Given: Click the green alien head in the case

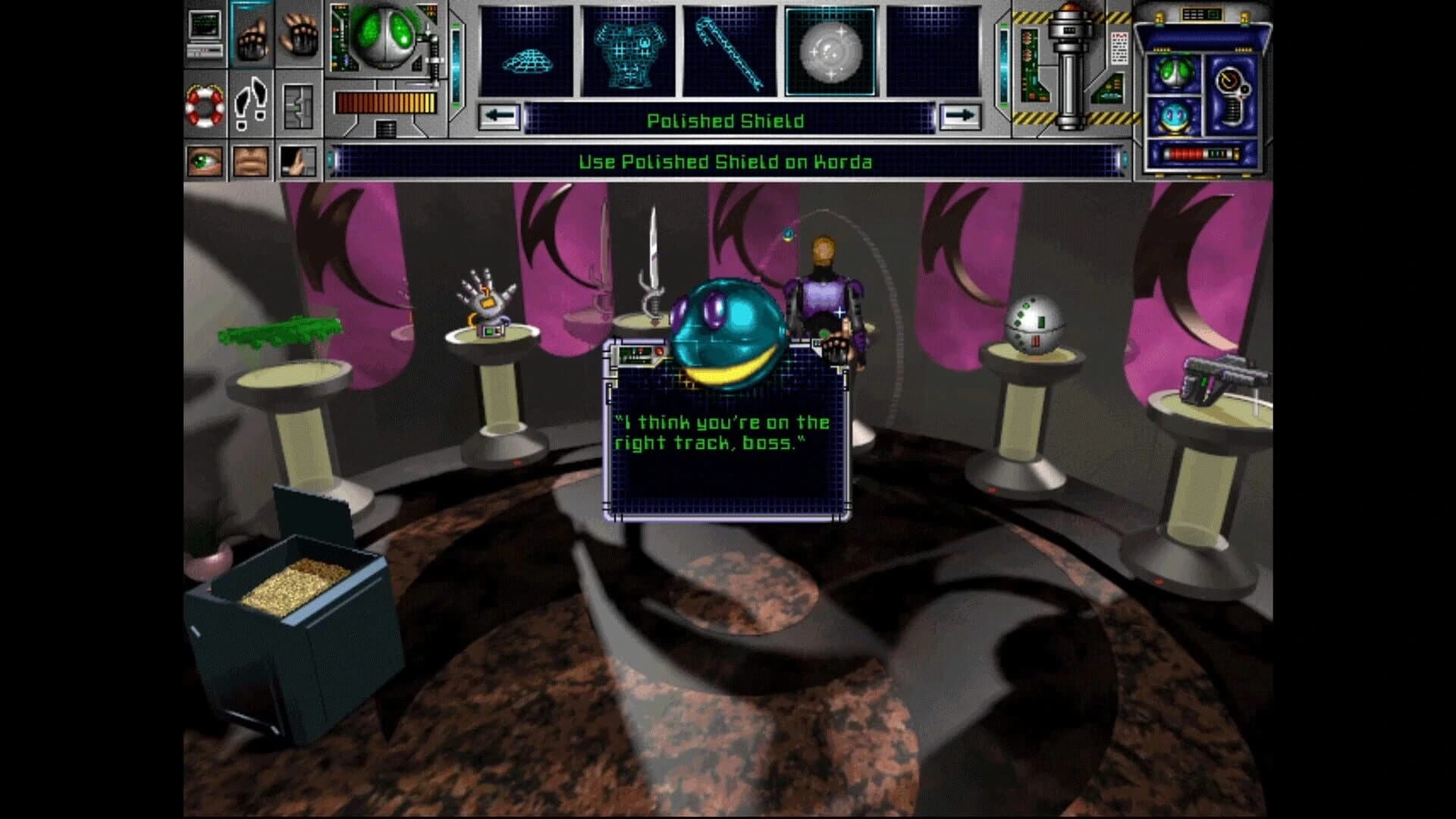Looking at the screenshot, I should (x=1174, y=74).
